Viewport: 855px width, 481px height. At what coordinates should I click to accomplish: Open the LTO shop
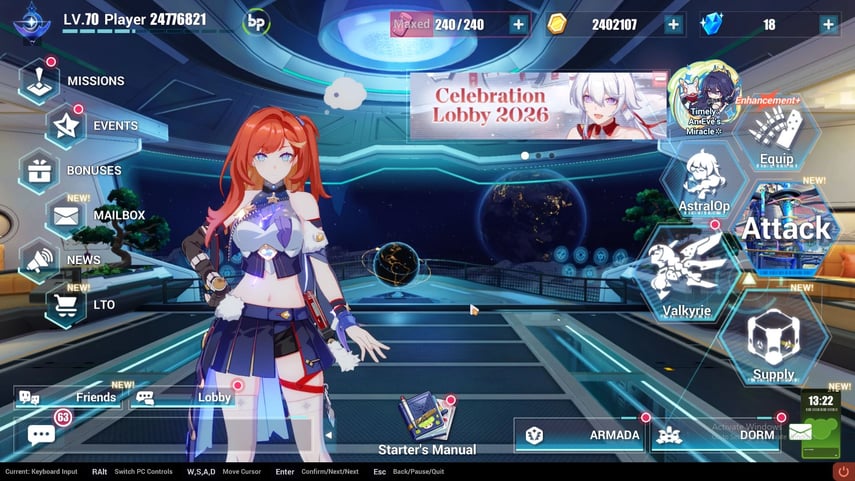click(x=67, y=304)
